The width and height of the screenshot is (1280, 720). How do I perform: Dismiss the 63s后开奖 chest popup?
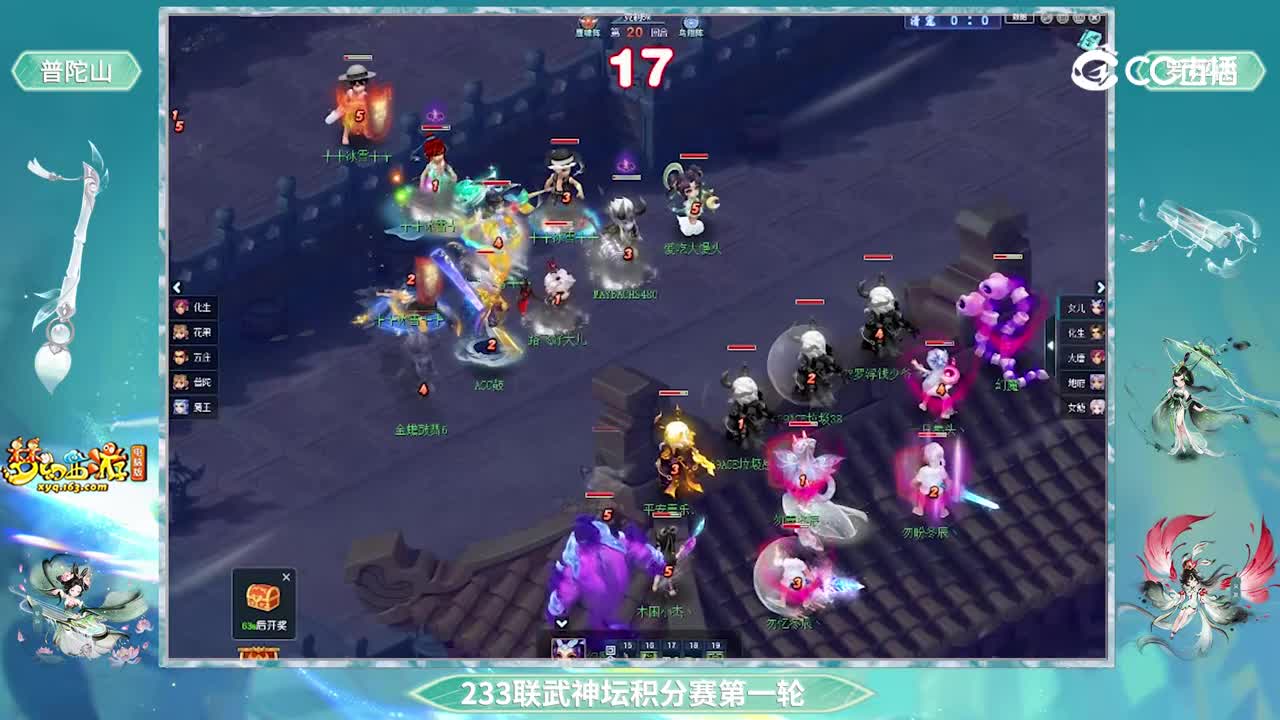(x=287, y=577)
